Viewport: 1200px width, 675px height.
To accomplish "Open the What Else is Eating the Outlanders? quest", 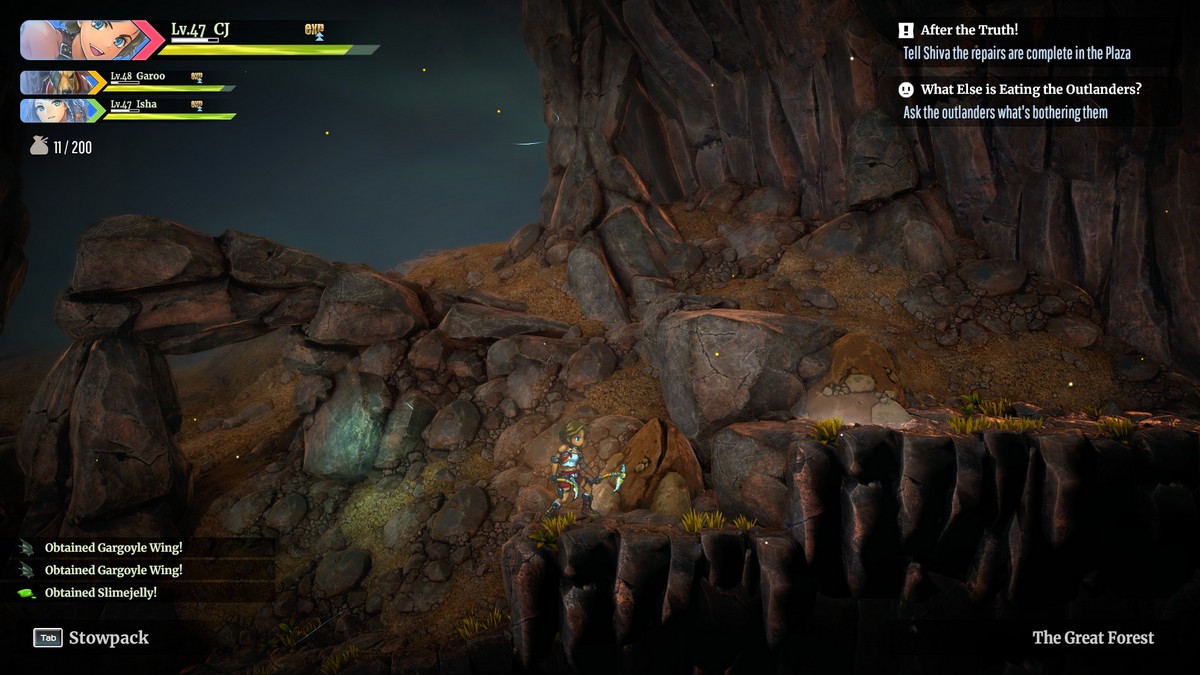I will (x=1020, y=100).
